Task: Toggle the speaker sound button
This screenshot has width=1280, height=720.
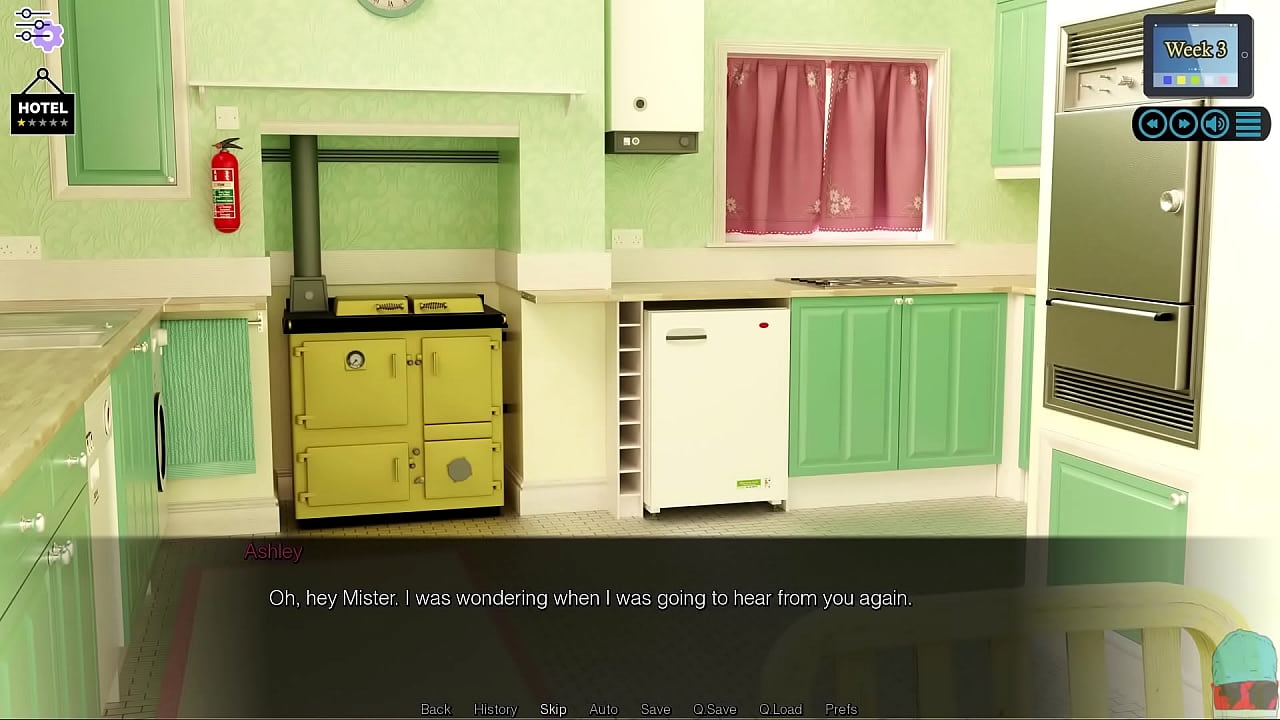Action: pyautogui.click(x=1215, y=123)
